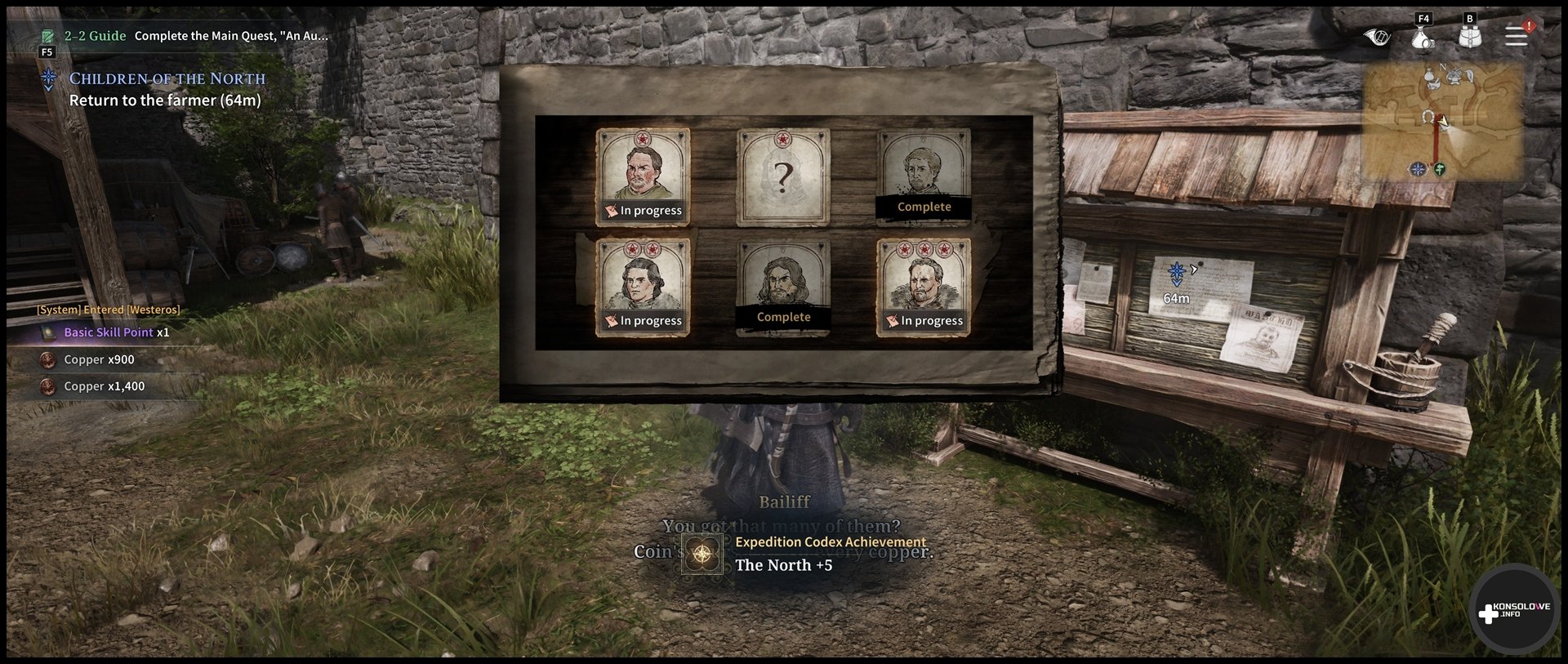The width and height of the screenshot is (1568, 664).
Task: Select the Children of the North quest tracker
Action: [167, 79]
